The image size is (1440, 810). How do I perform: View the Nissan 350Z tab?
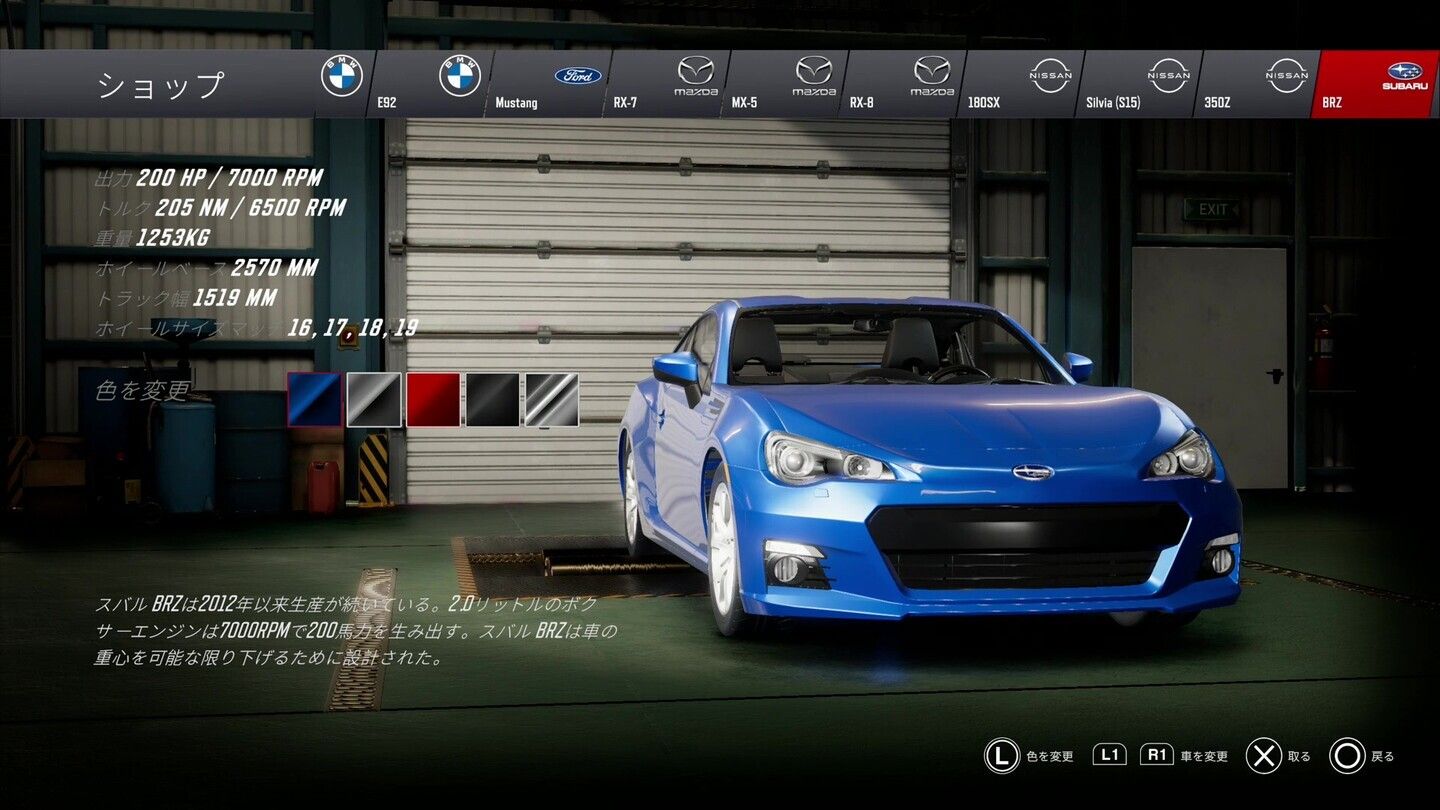(1257, 84)
